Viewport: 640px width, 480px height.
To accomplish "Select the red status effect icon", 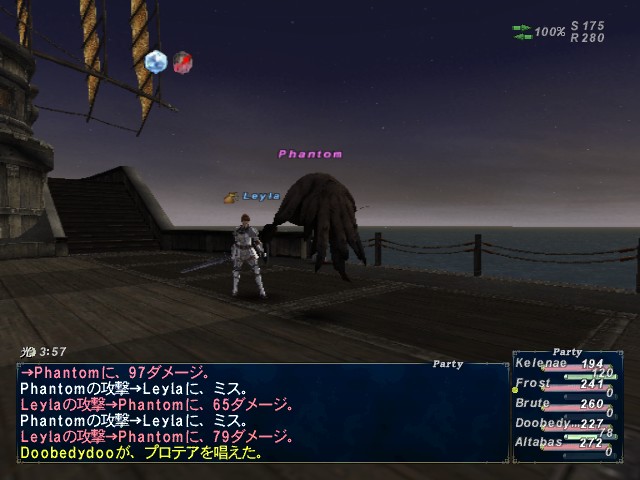I will [182, 63].
